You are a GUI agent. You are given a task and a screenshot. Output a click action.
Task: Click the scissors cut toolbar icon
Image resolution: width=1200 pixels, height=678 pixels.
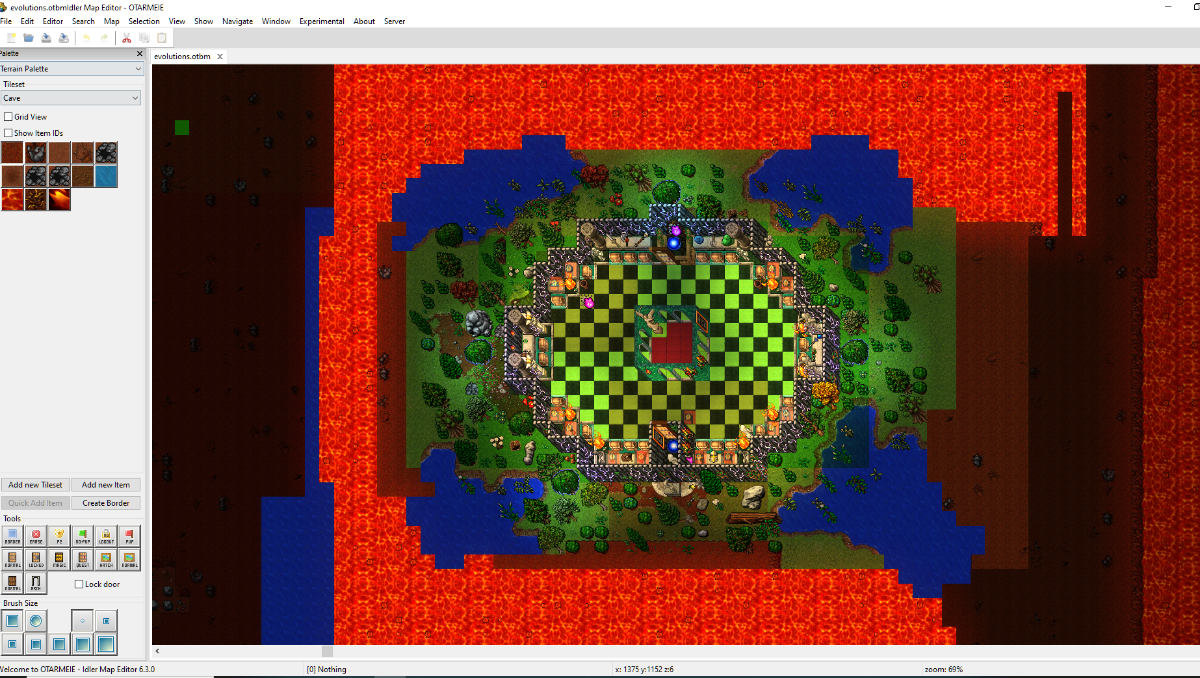coord(126,38)
